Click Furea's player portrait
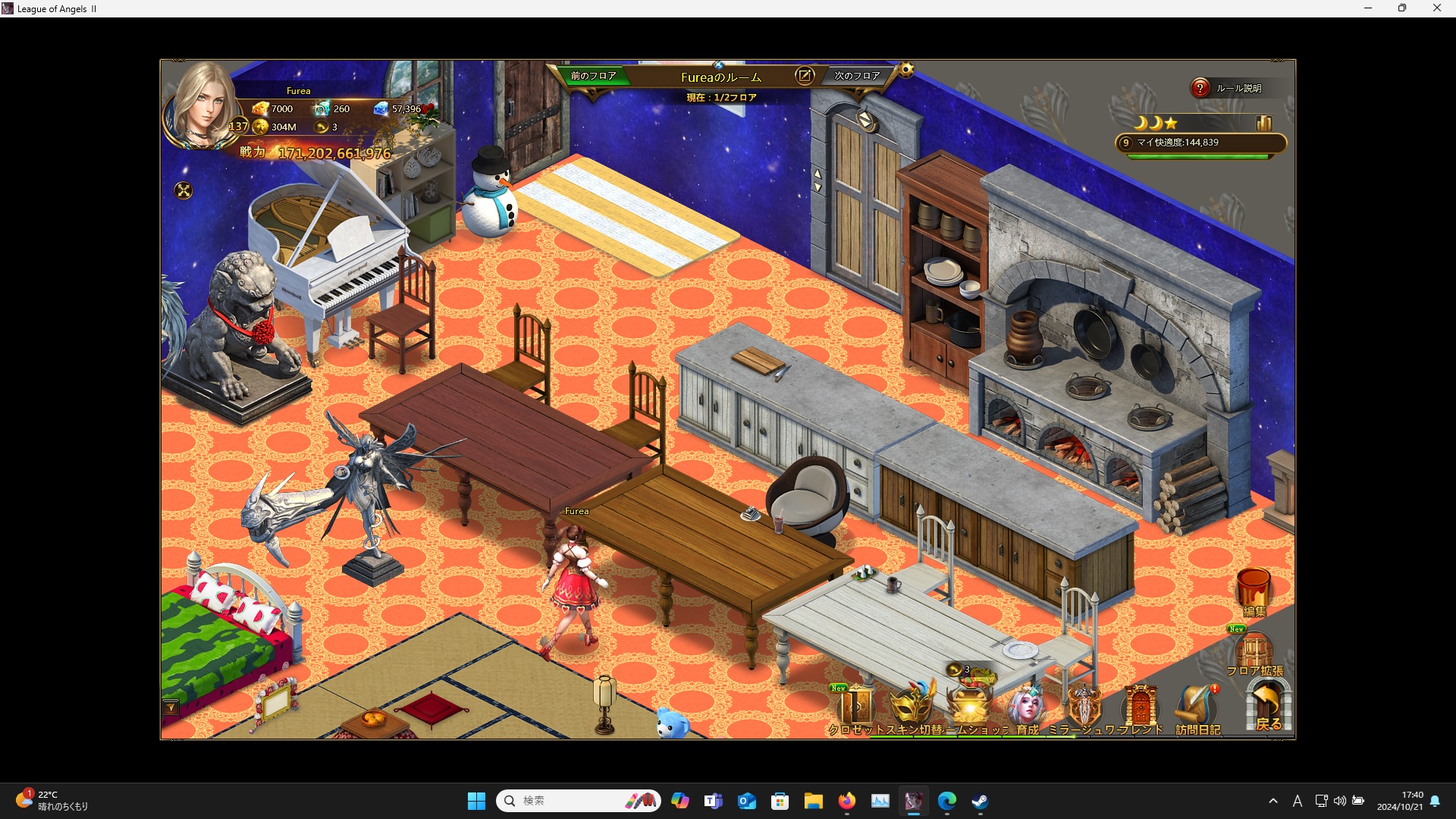This screenshot has width=1456, height=819. point(202,106)
